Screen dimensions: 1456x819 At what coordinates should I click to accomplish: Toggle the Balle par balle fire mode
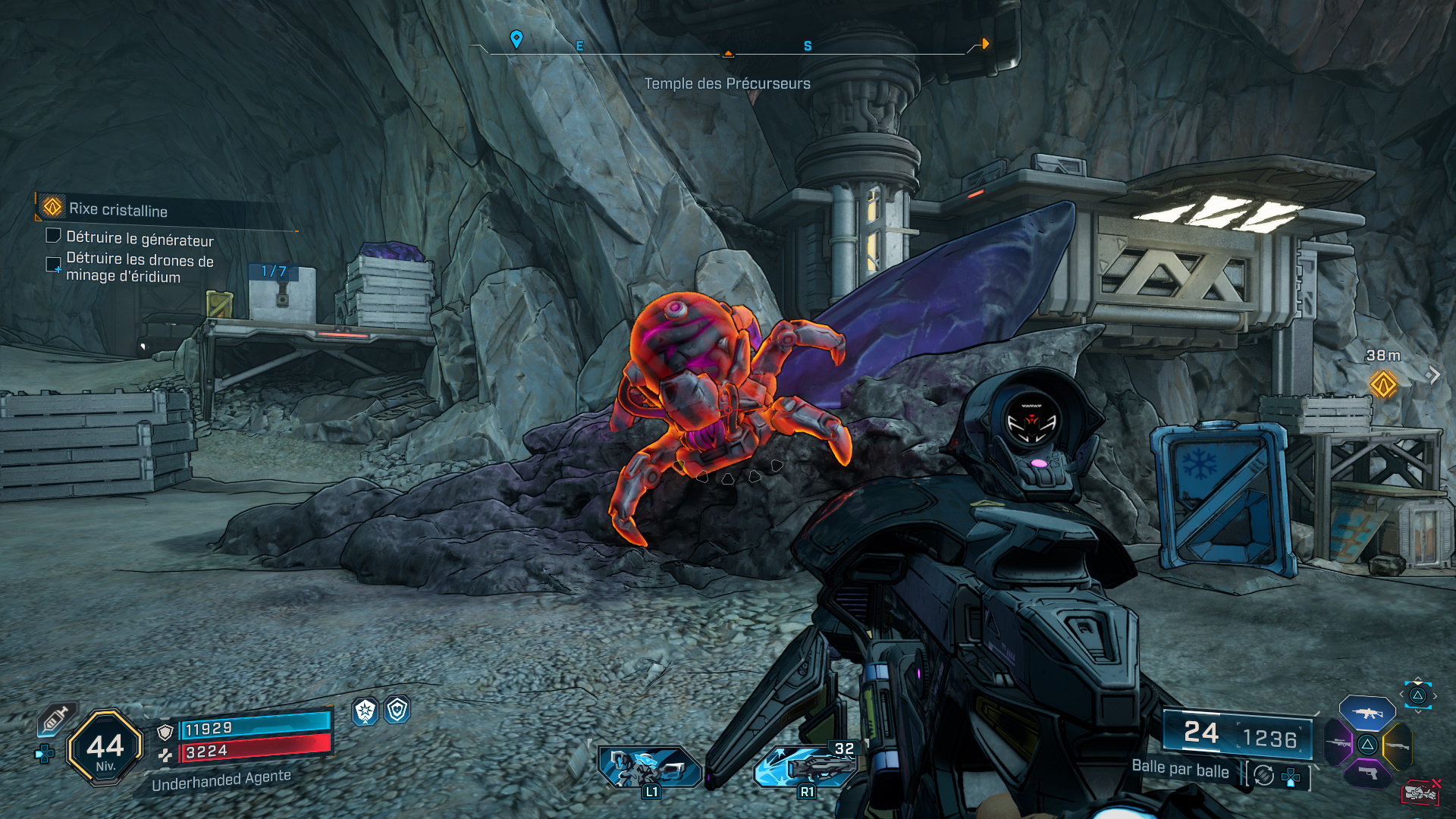tap(1181, 769)
